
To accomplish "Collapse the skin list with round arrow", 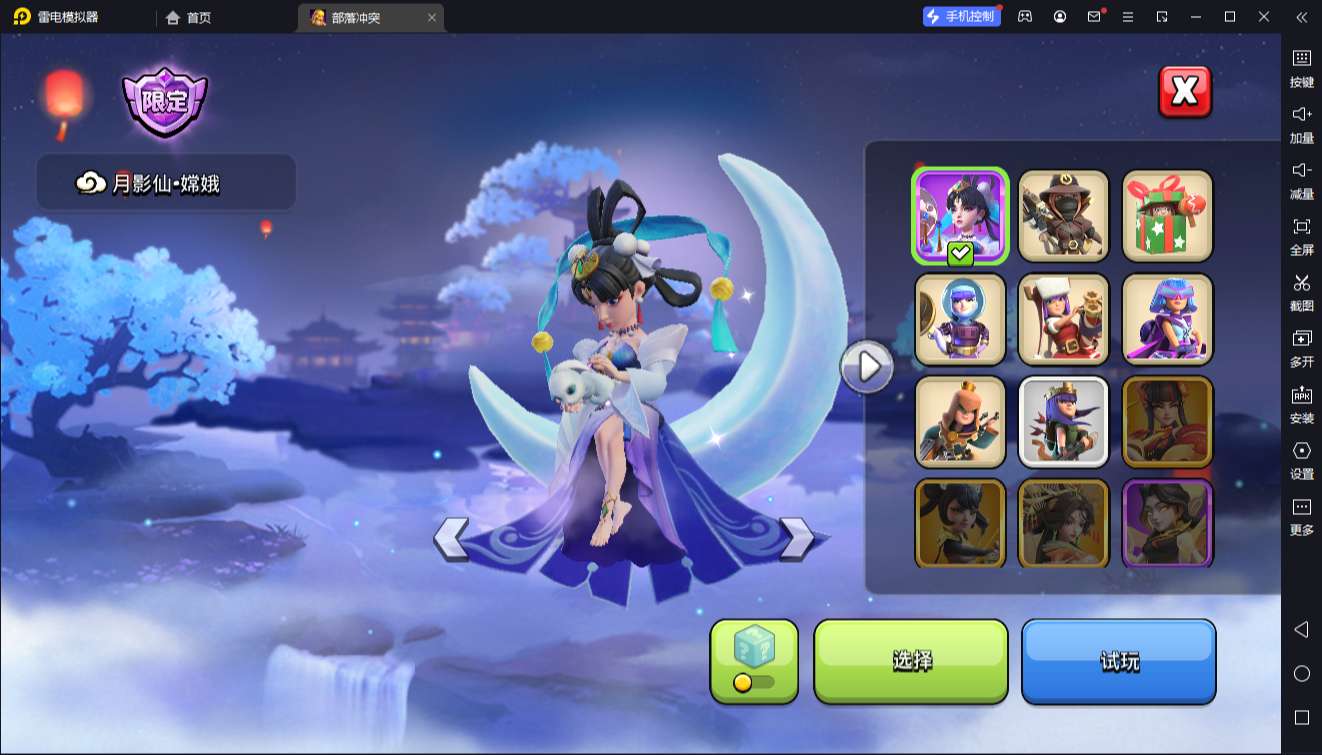I will 867,367.
